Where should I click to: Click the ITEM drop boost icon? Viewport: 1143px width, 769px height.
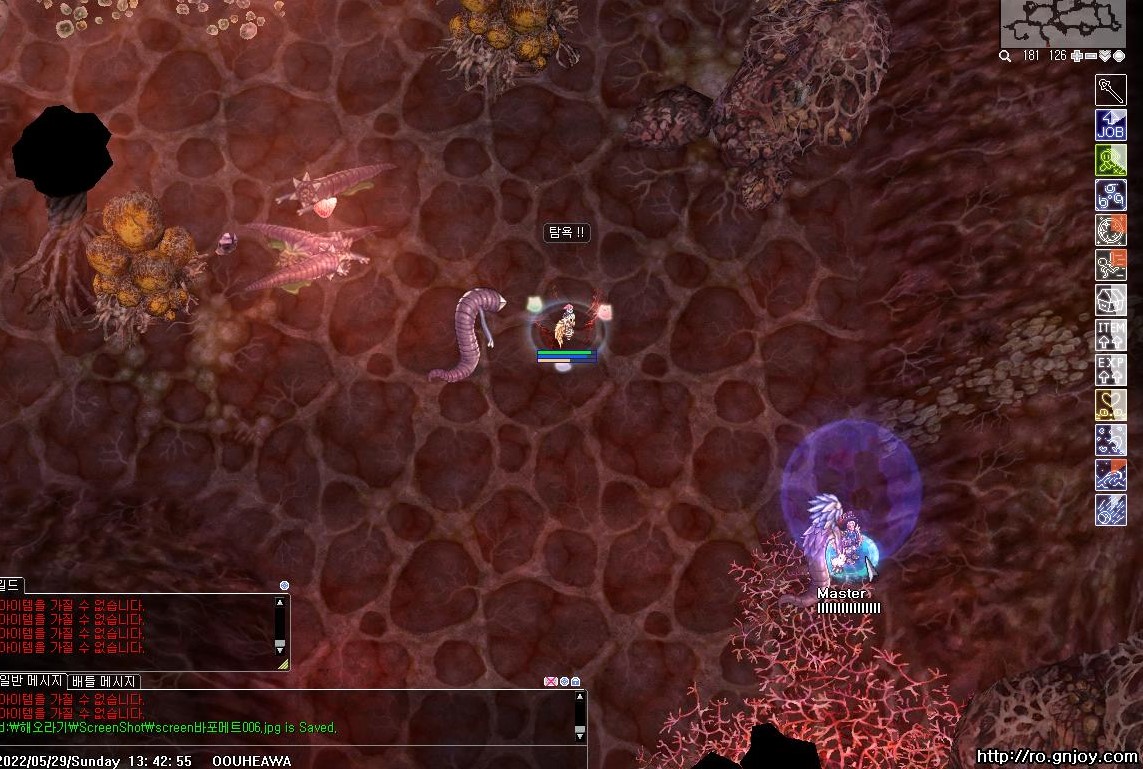pos(1110,335)
